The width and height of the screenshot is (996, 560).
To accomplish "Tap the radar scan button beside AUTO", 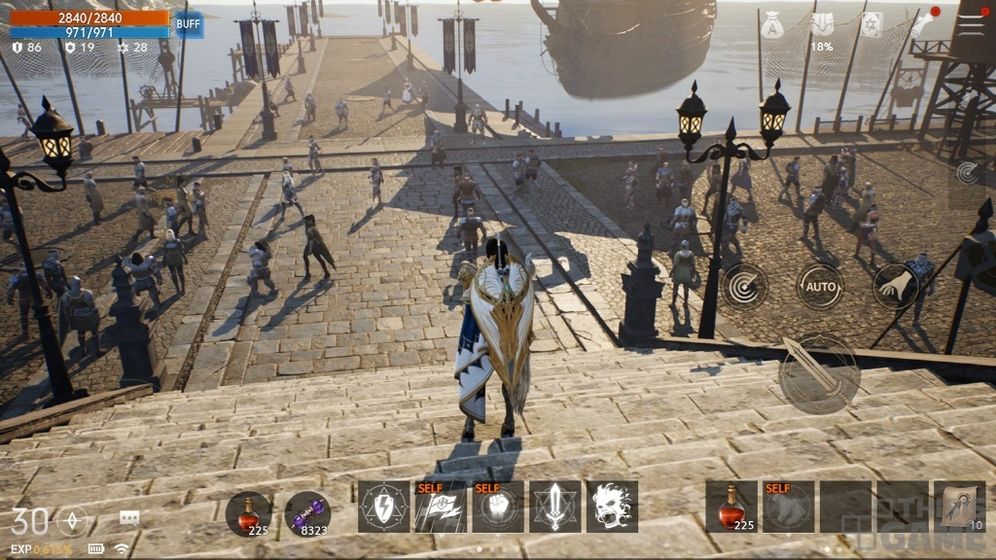I will pos(744,286).
